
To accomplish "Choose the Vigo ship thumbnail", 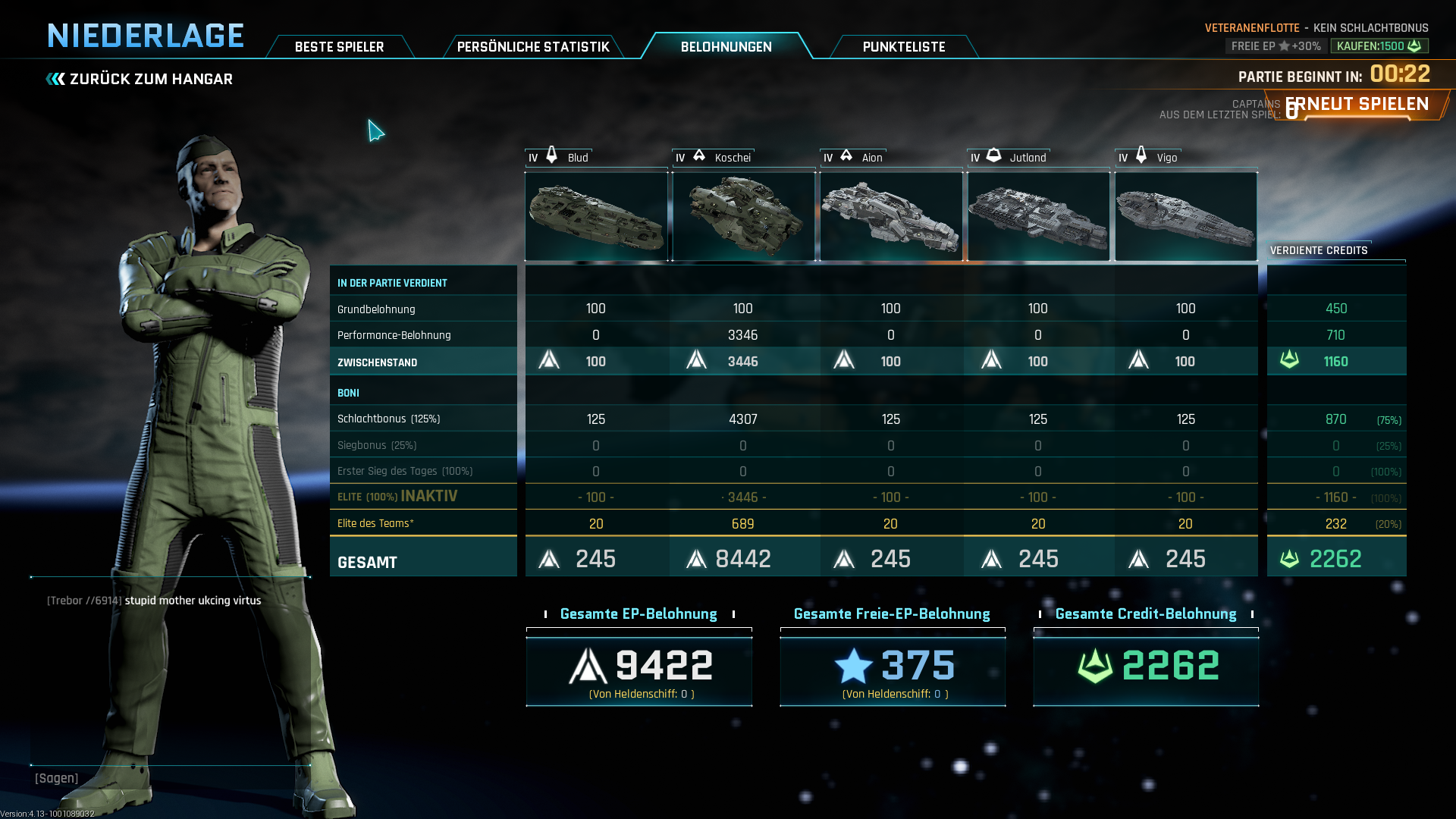I will [x=1185, y=216].
